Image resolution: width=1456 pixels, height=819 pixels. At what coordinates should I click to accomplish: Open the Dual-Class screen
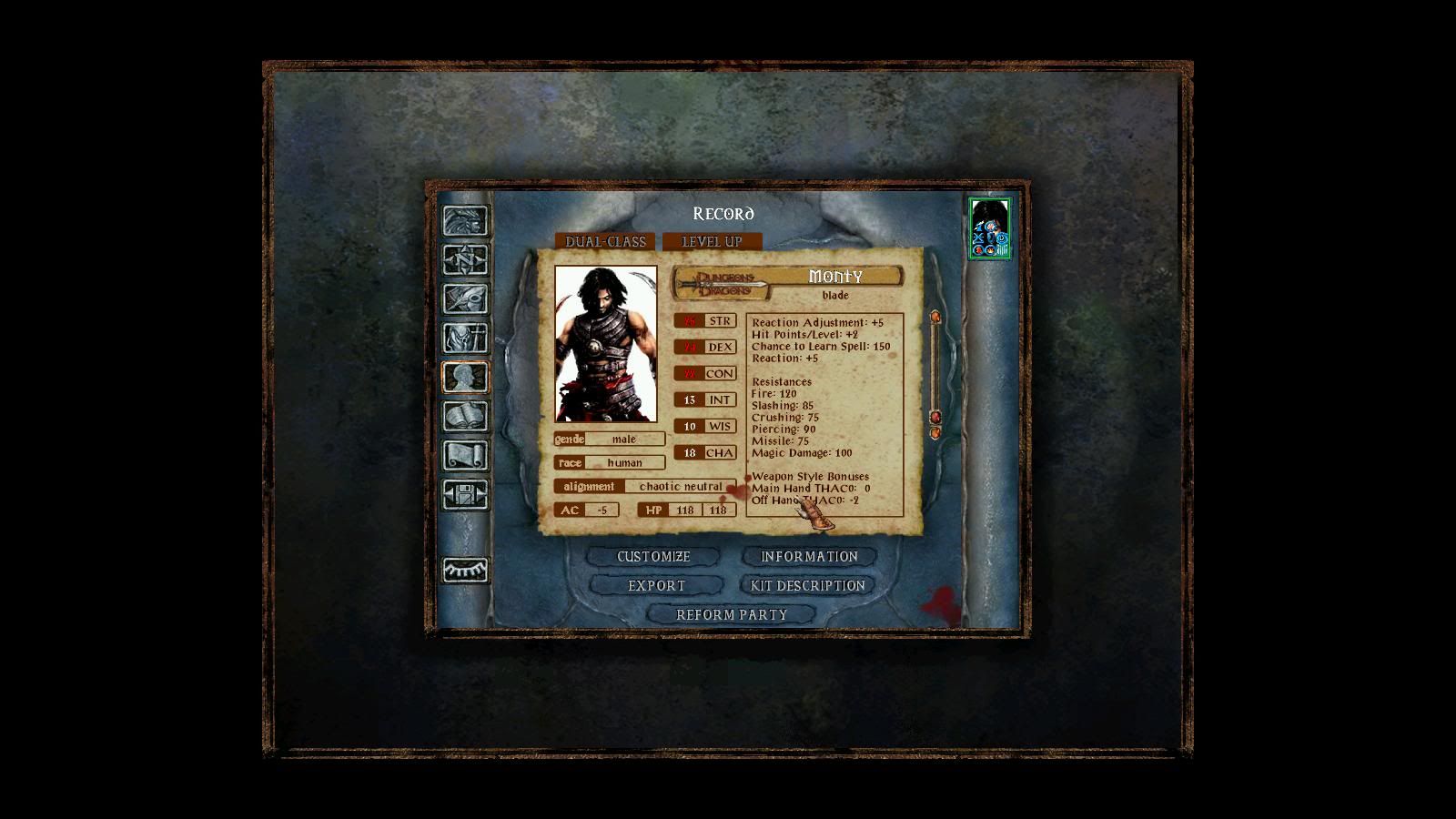click(605, 242)
